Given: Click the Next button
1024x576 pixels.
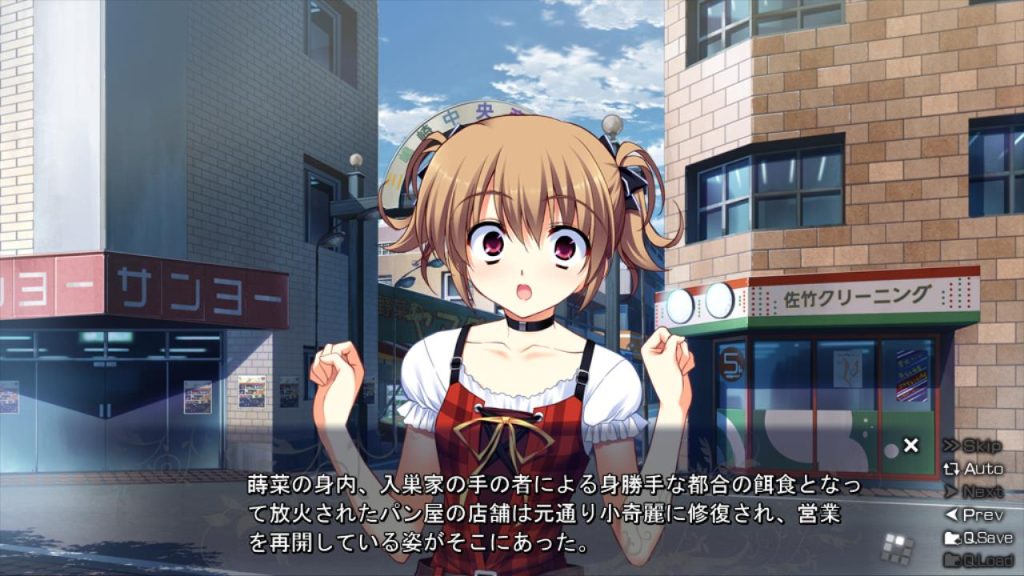Looking at the screenshot, I should click(973, 491).
